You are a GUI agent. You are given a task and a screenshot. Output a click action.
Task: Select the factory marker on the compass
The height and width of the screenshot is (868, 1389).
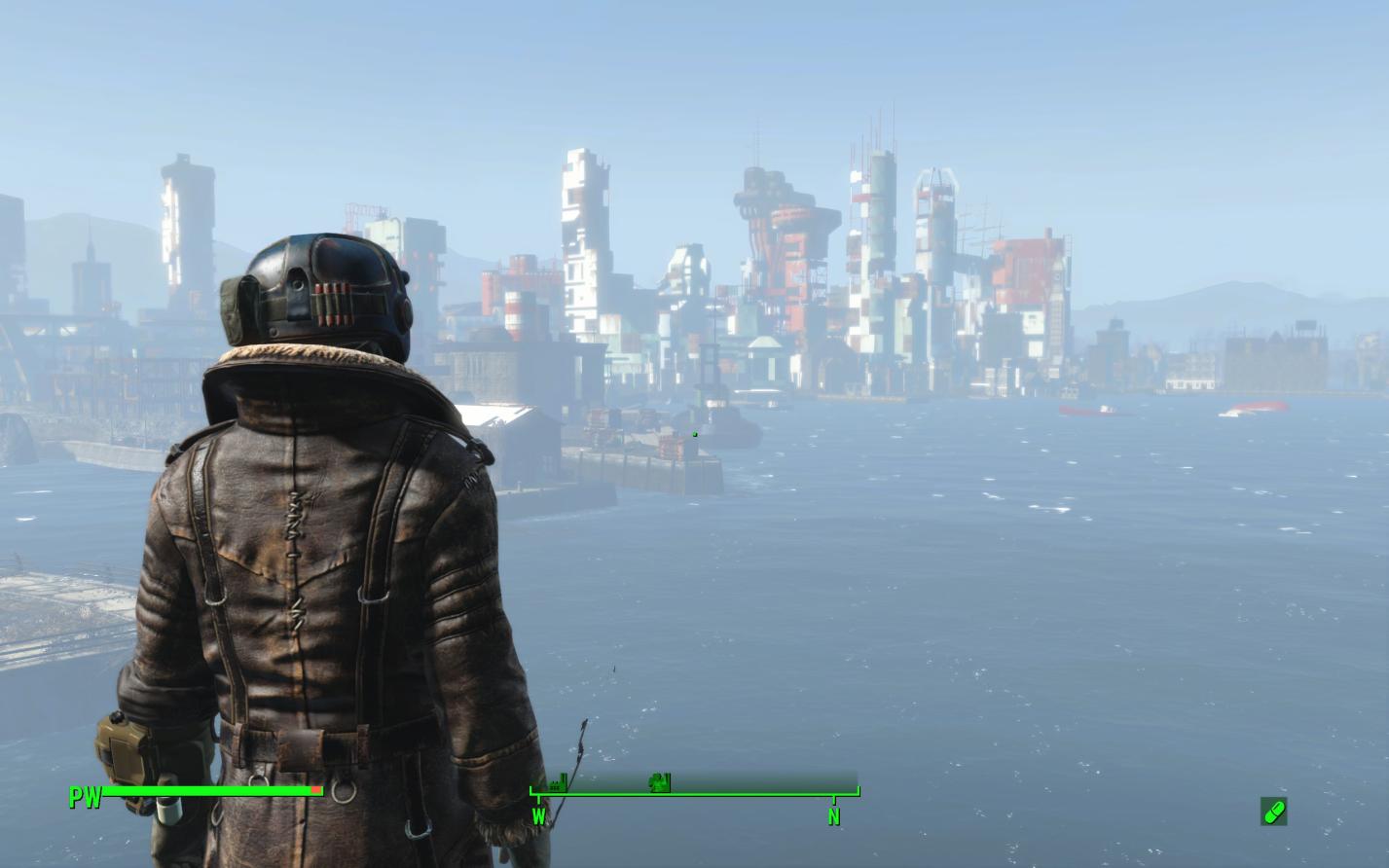pyautogui.click(x=557, y=782)
